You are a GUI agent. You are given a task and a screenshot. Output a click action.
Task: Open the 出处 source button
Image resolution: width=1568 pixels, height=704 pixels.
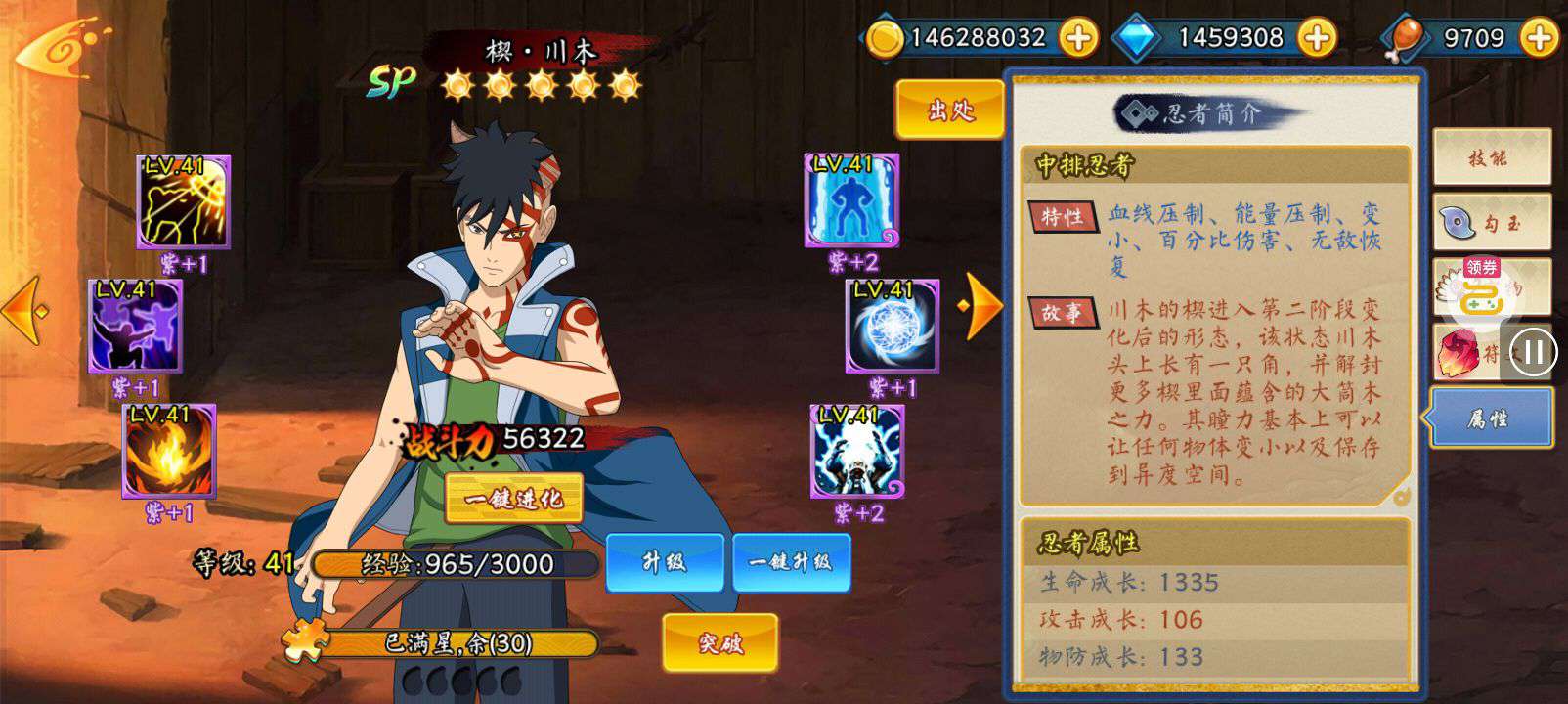pos(949,110)
